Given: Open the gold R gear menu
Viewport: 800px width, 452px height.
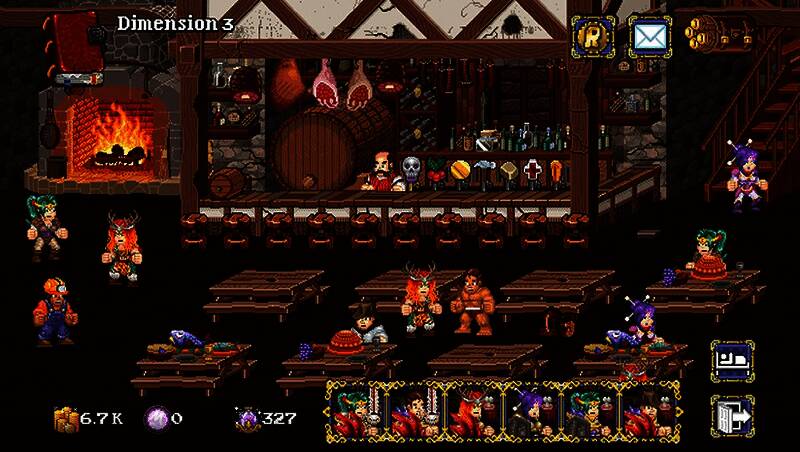Looking at the screenshot, I should coord(592,37).
